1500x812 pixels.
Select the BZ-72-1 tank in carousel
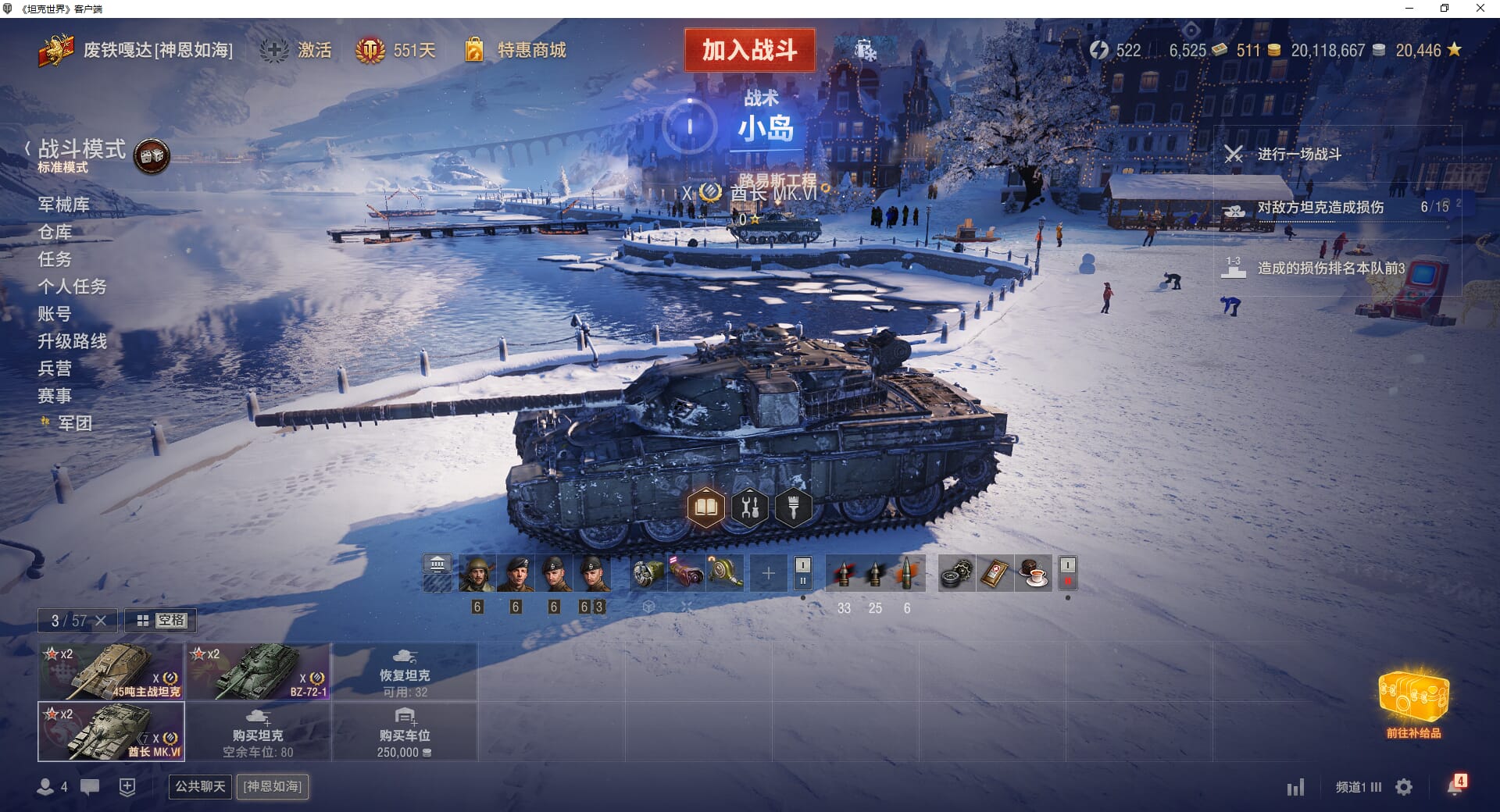pyautogui.click(x=259, y=671)
